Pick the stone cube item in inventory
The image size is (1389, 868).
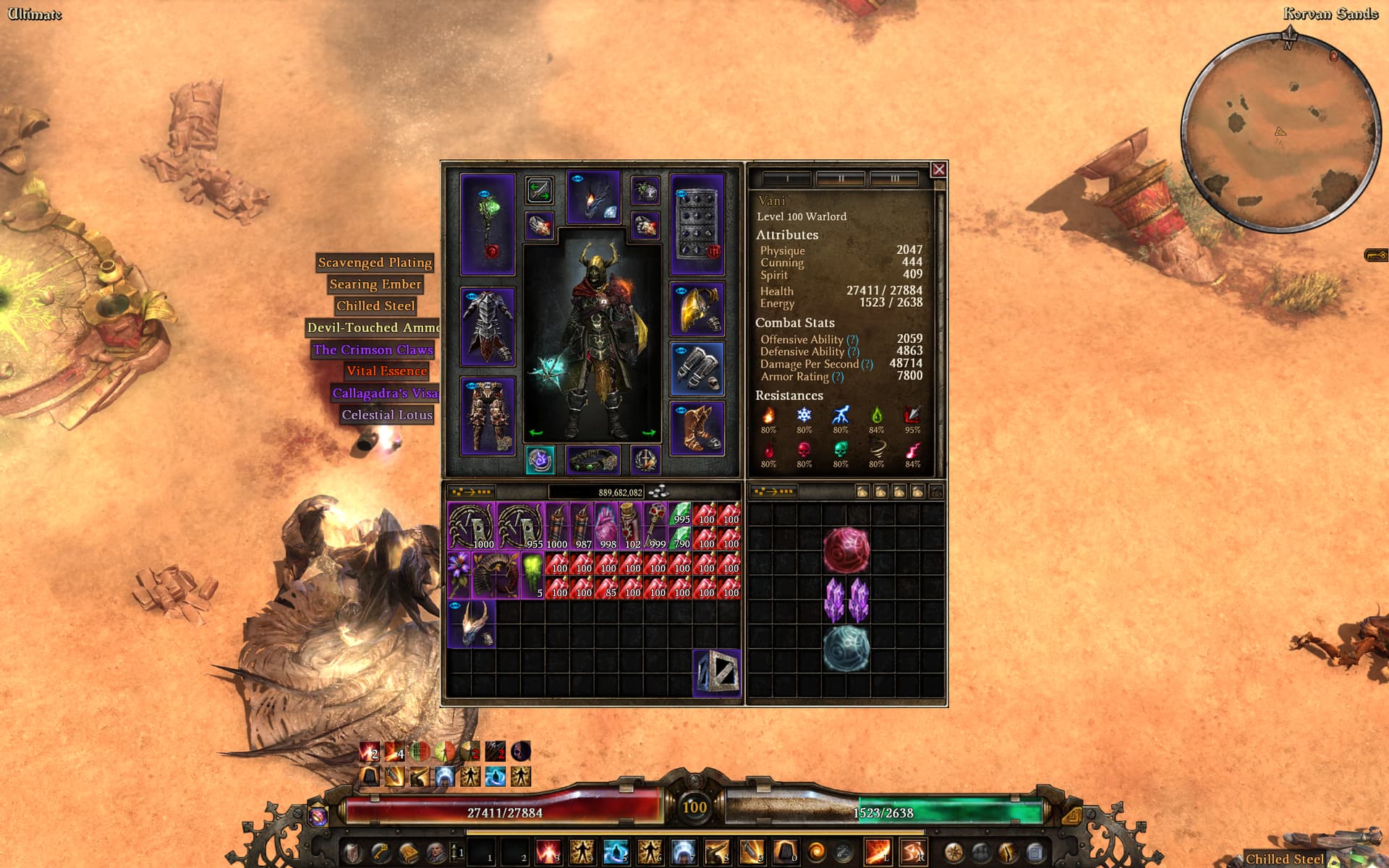pos(717,673)
